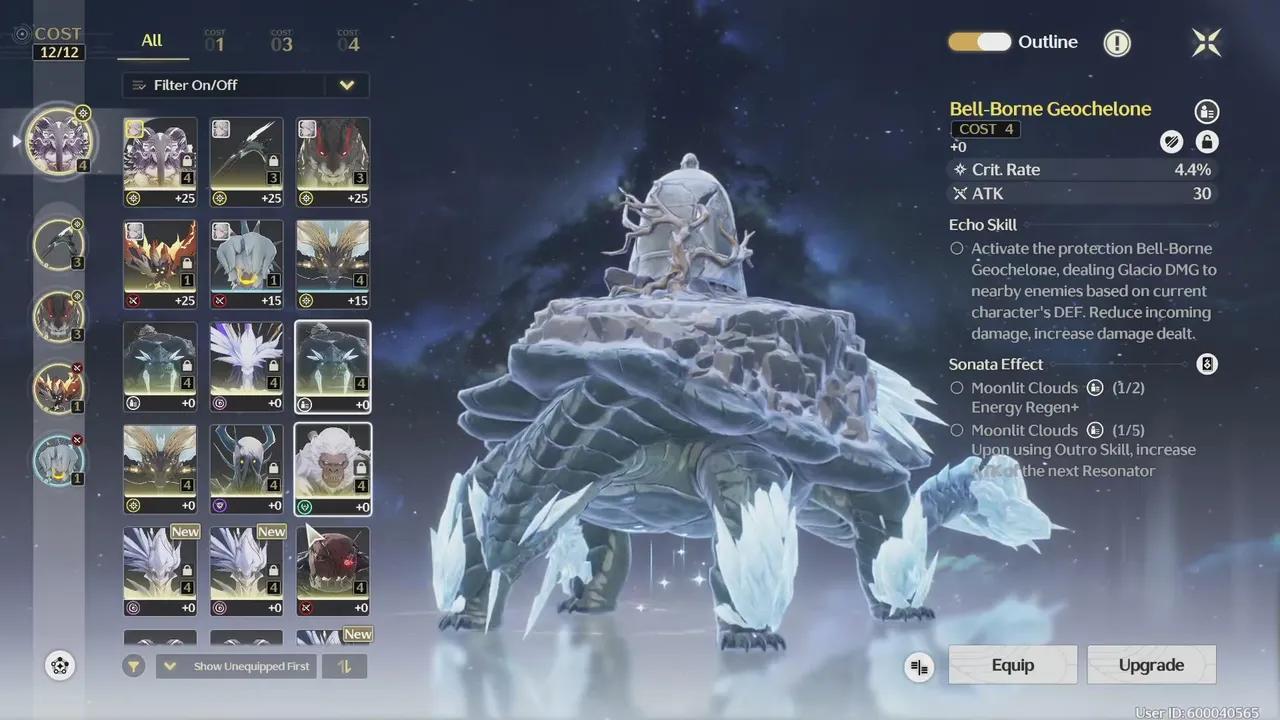Open the Upgrade screen
Screen dimensions: 1280x720
1151,665
